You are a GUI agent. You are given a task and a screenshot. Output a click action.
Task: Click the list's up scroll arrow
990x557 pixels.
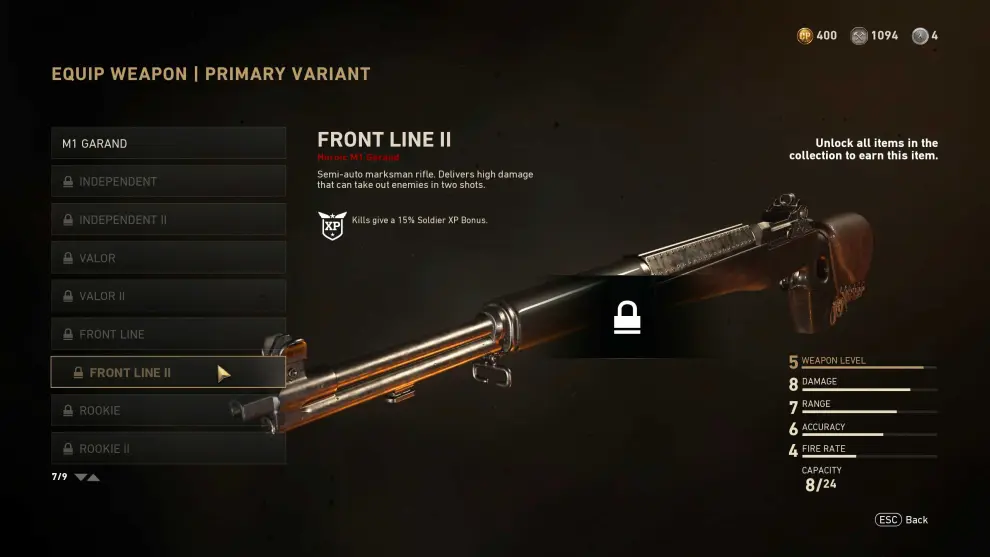click(94, 477)
